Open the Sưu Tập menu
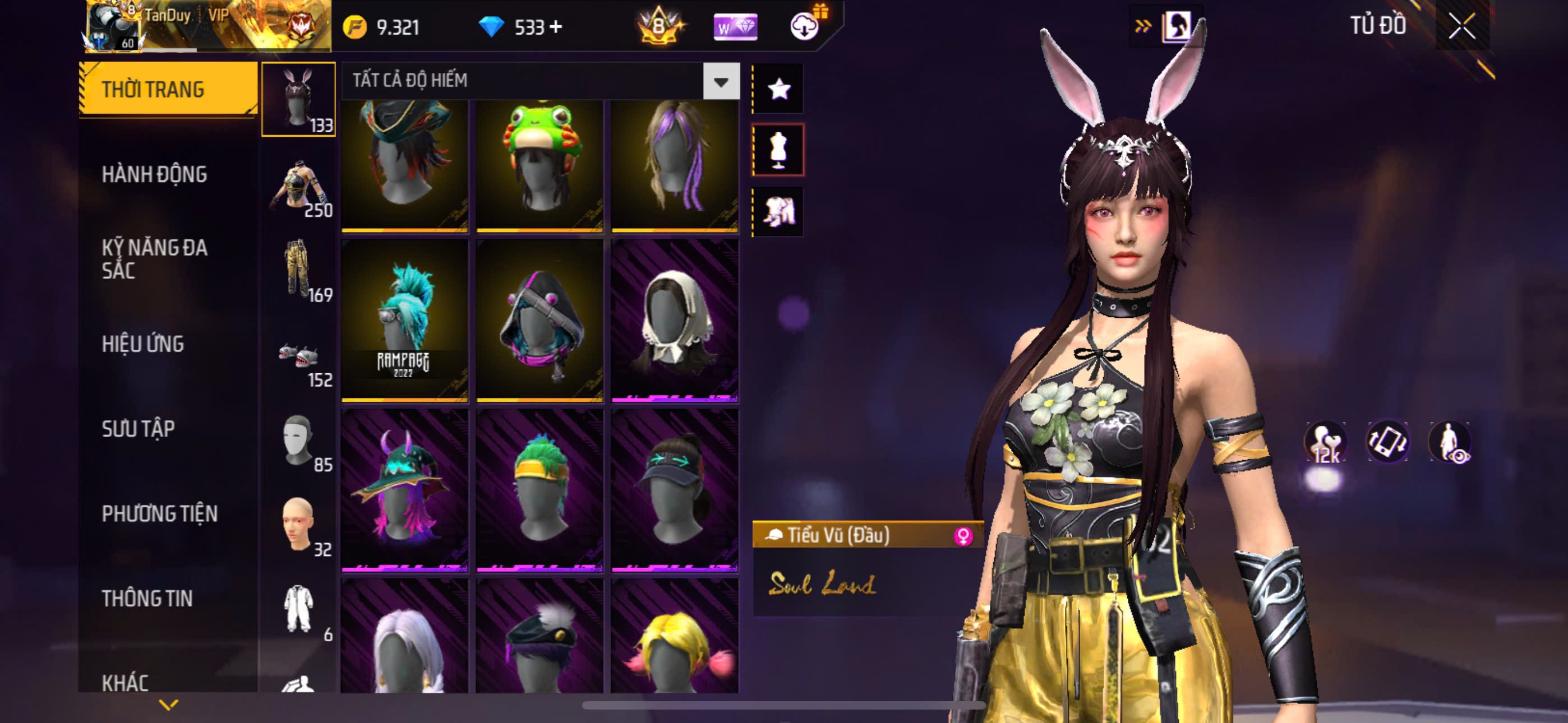1568x723 pixels. coord(138,429)
